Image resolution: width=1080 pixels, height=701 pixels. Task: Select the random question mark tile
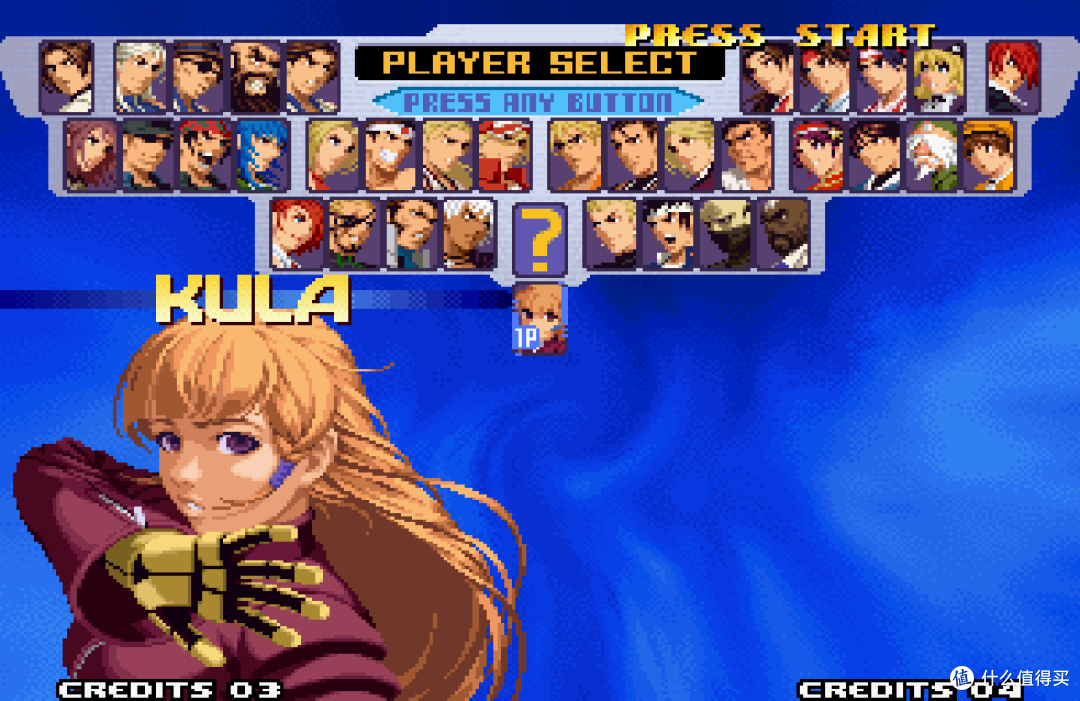click(x=540, y=240)
